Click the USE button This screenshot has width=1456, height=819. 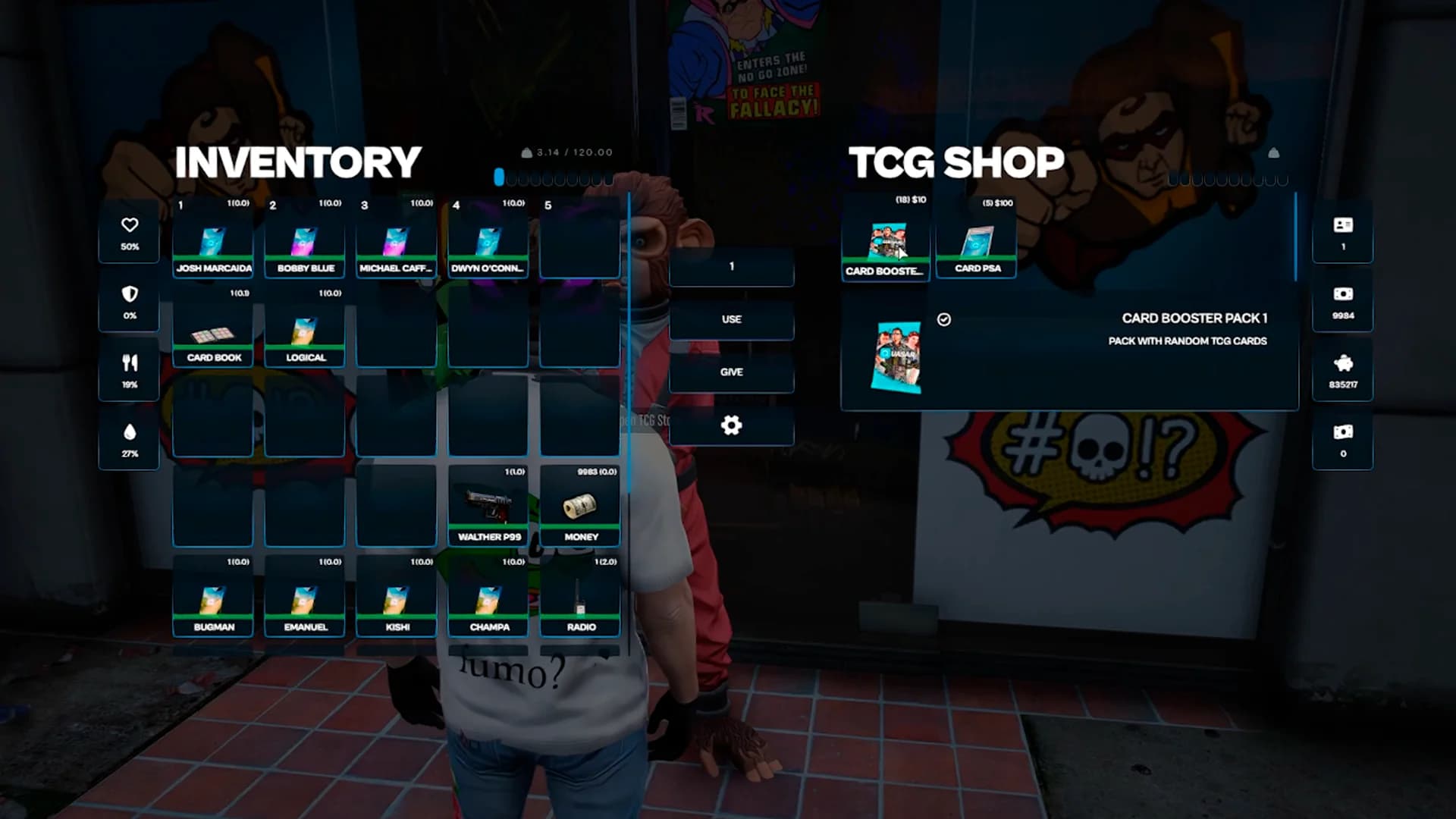[731, 319]
